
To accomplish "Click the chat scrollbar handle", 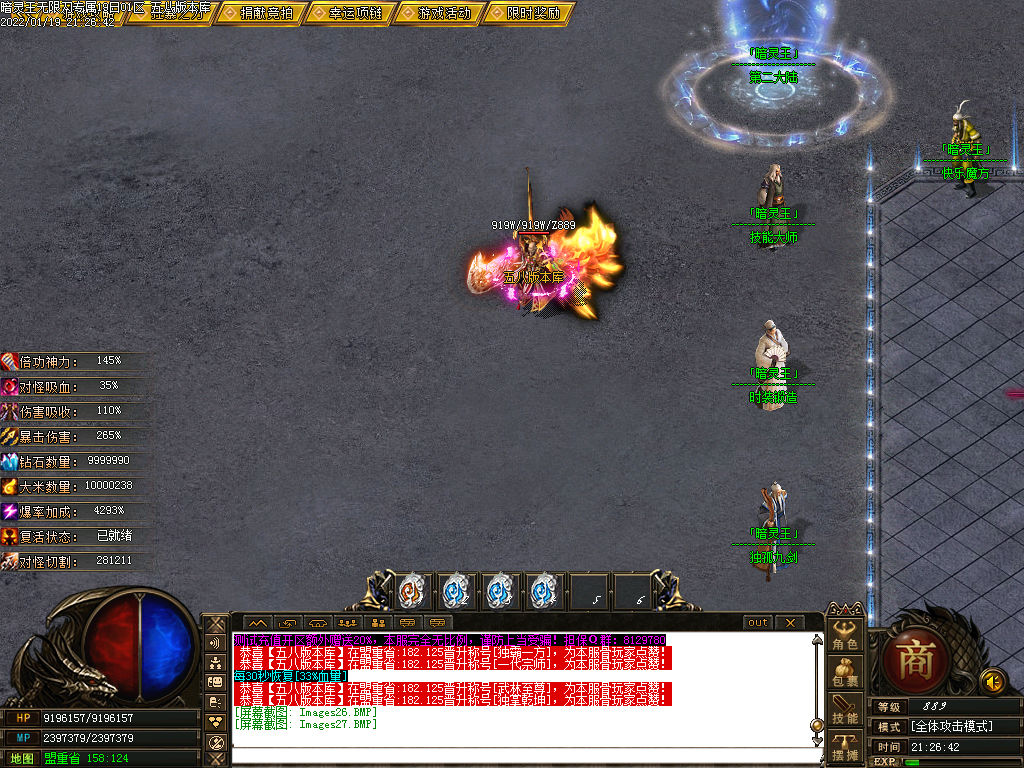I will (x=816, y=724).
